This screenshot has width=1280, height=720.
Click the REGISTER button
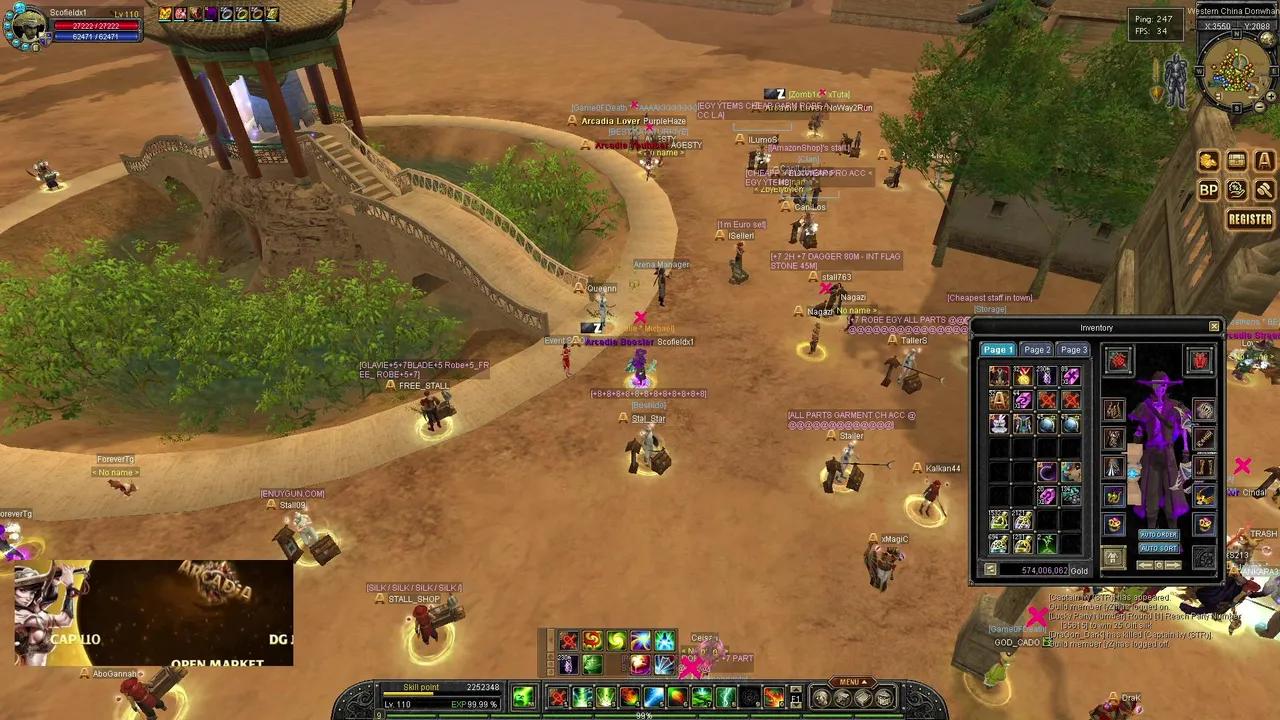(1250, 219)
